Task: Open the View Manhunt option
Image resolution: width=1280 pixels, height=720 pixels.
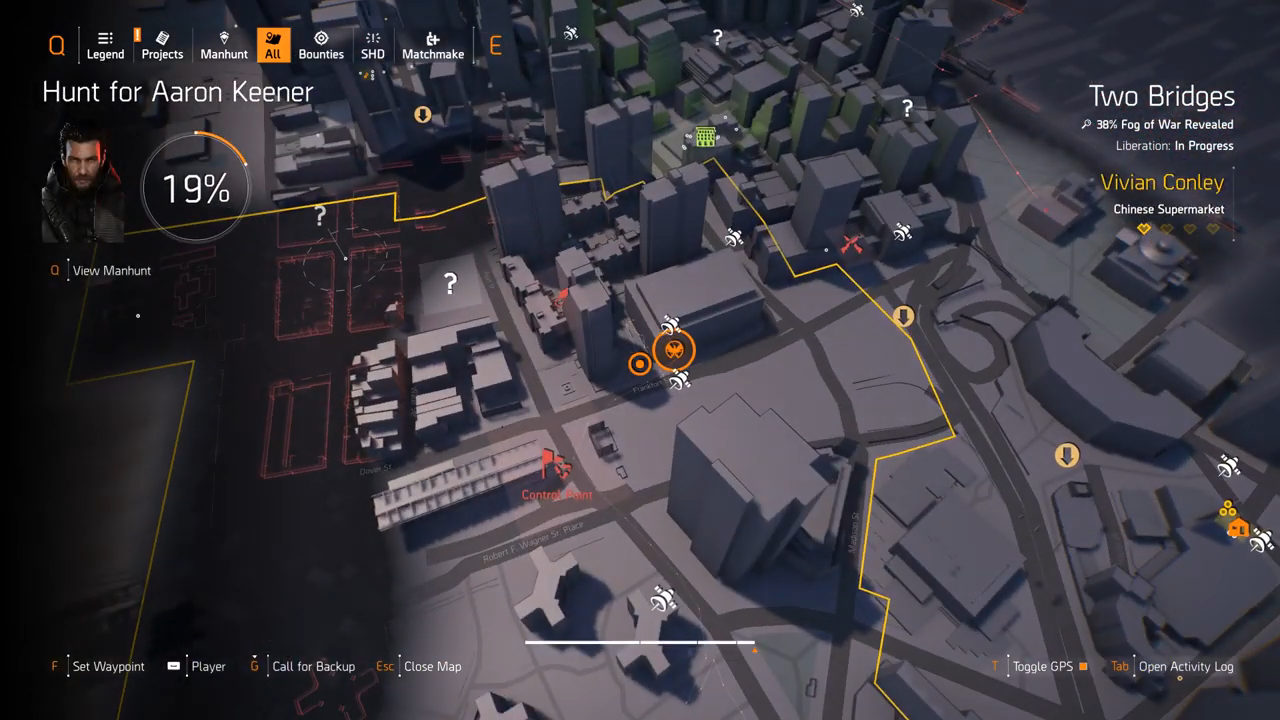Action: coord(111,271)
